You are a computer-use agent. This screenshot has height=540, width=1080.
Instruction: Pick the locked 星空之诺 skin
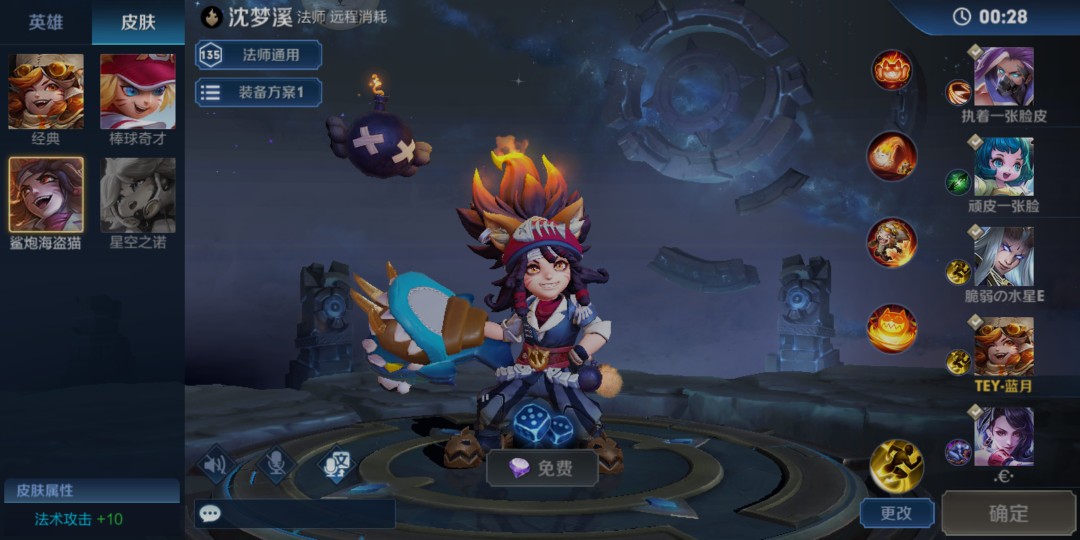pyautogui.click(x=138, y=195)
